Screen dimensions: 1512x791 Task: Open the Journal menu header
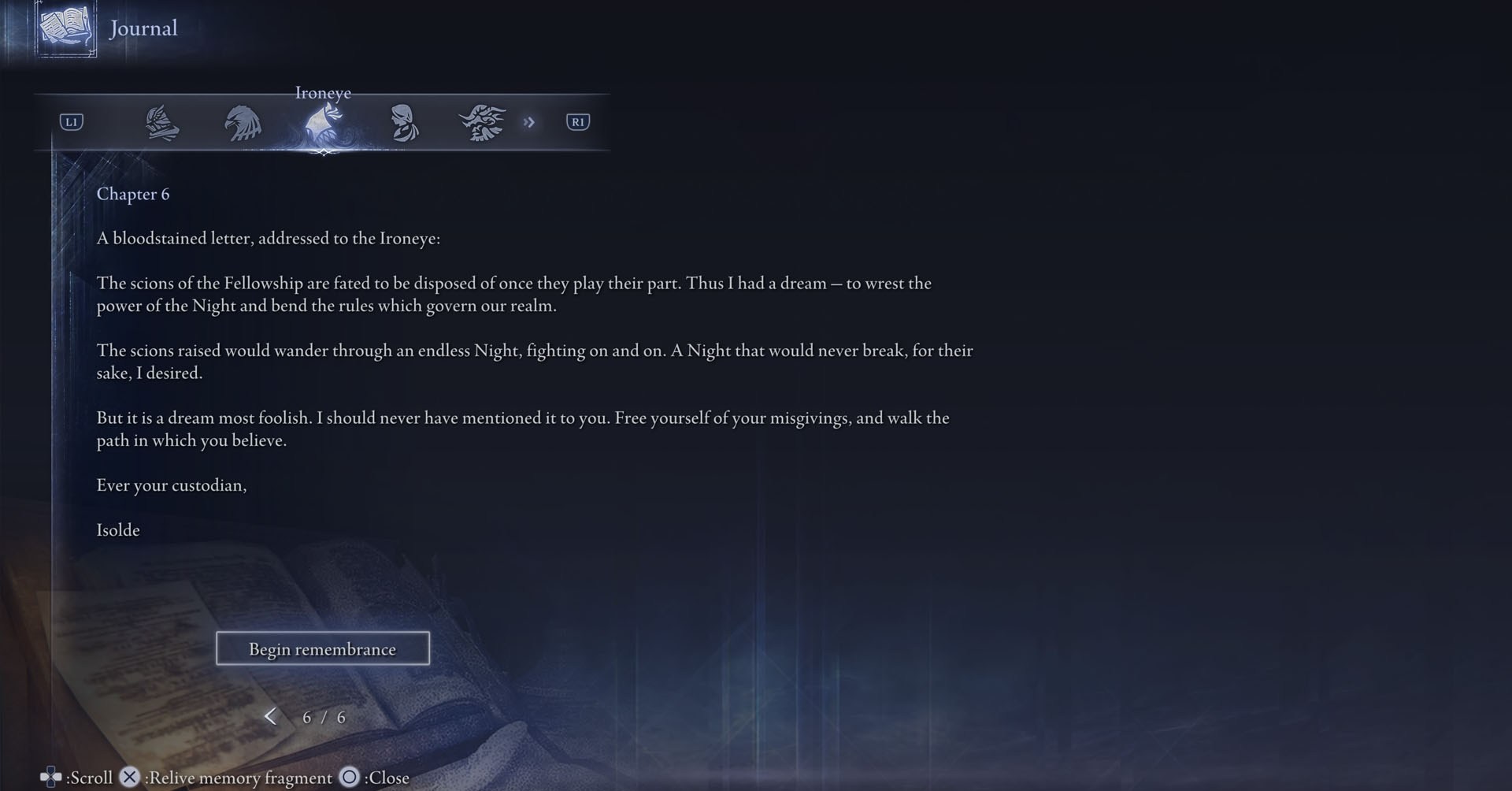coord(143,28)
